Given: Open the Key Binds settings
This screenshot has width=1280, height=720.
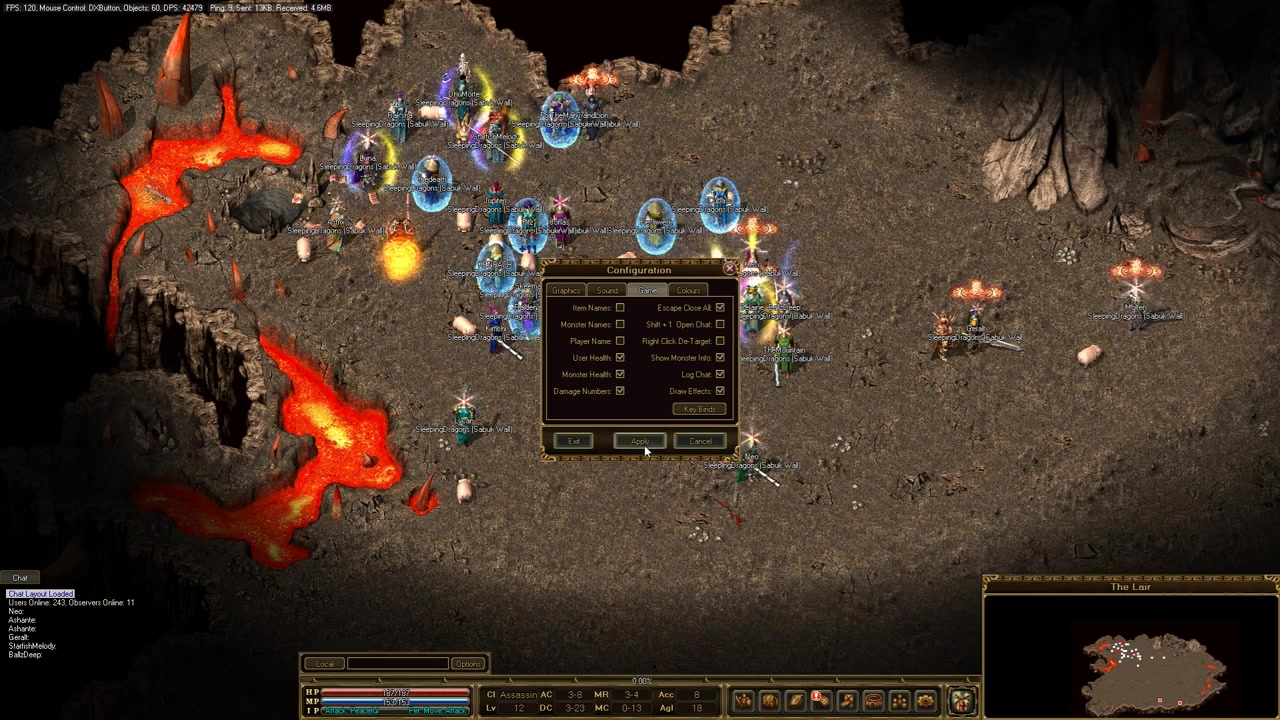Looking at the screenshot, I should tap(699, 409).
